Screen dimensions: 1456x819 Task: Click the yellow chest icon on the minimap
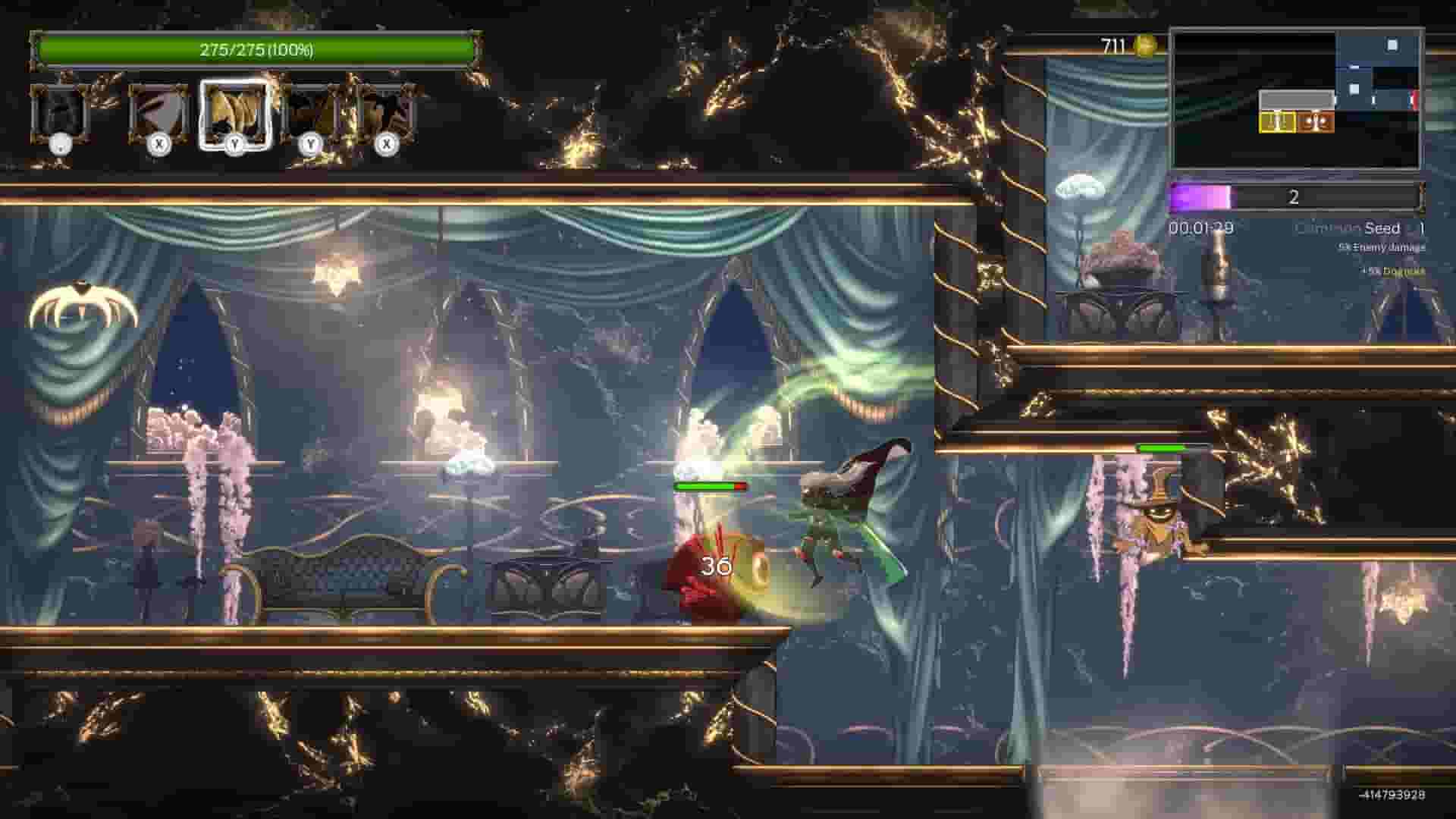coord(1276,122)
